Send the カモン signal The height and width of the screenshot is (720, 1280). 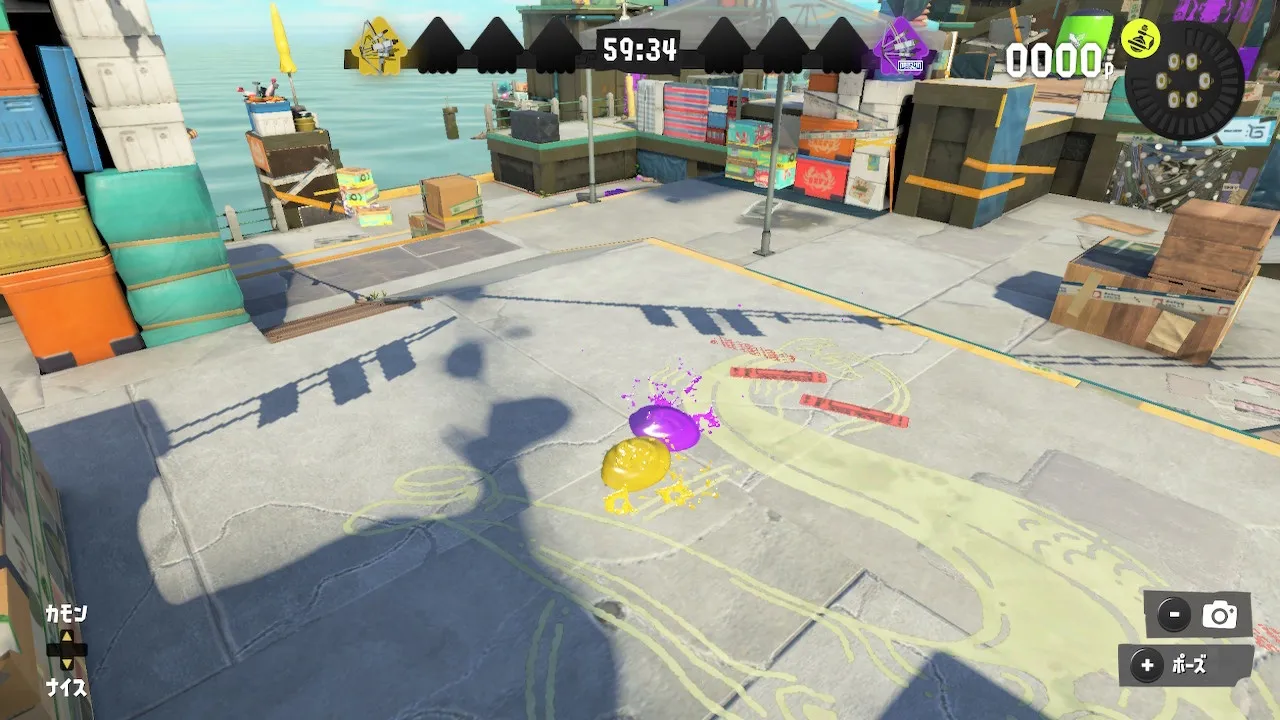(66, 613)
